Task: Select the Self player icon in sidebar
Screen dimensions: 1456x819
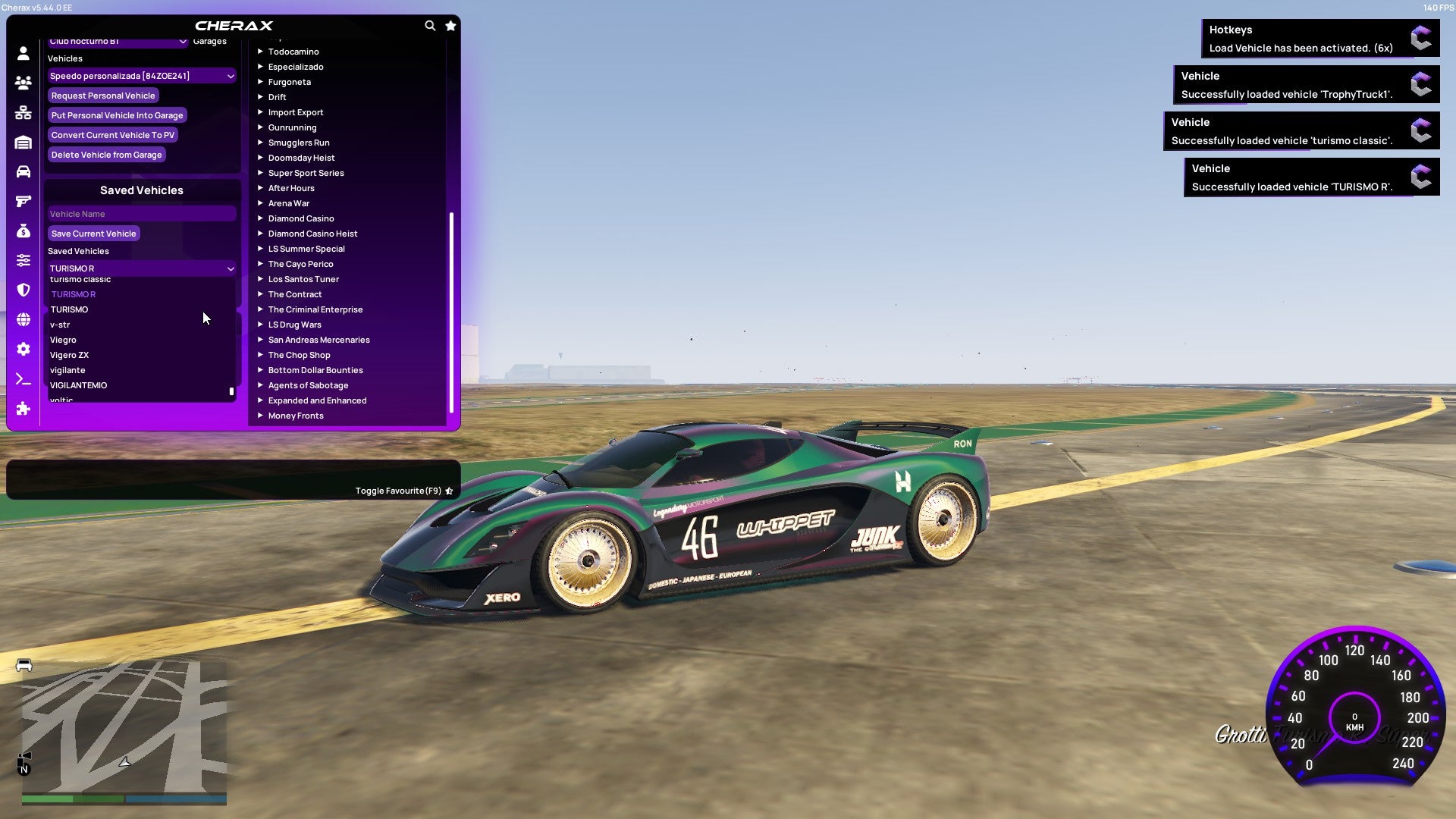Action: point(23,52)
